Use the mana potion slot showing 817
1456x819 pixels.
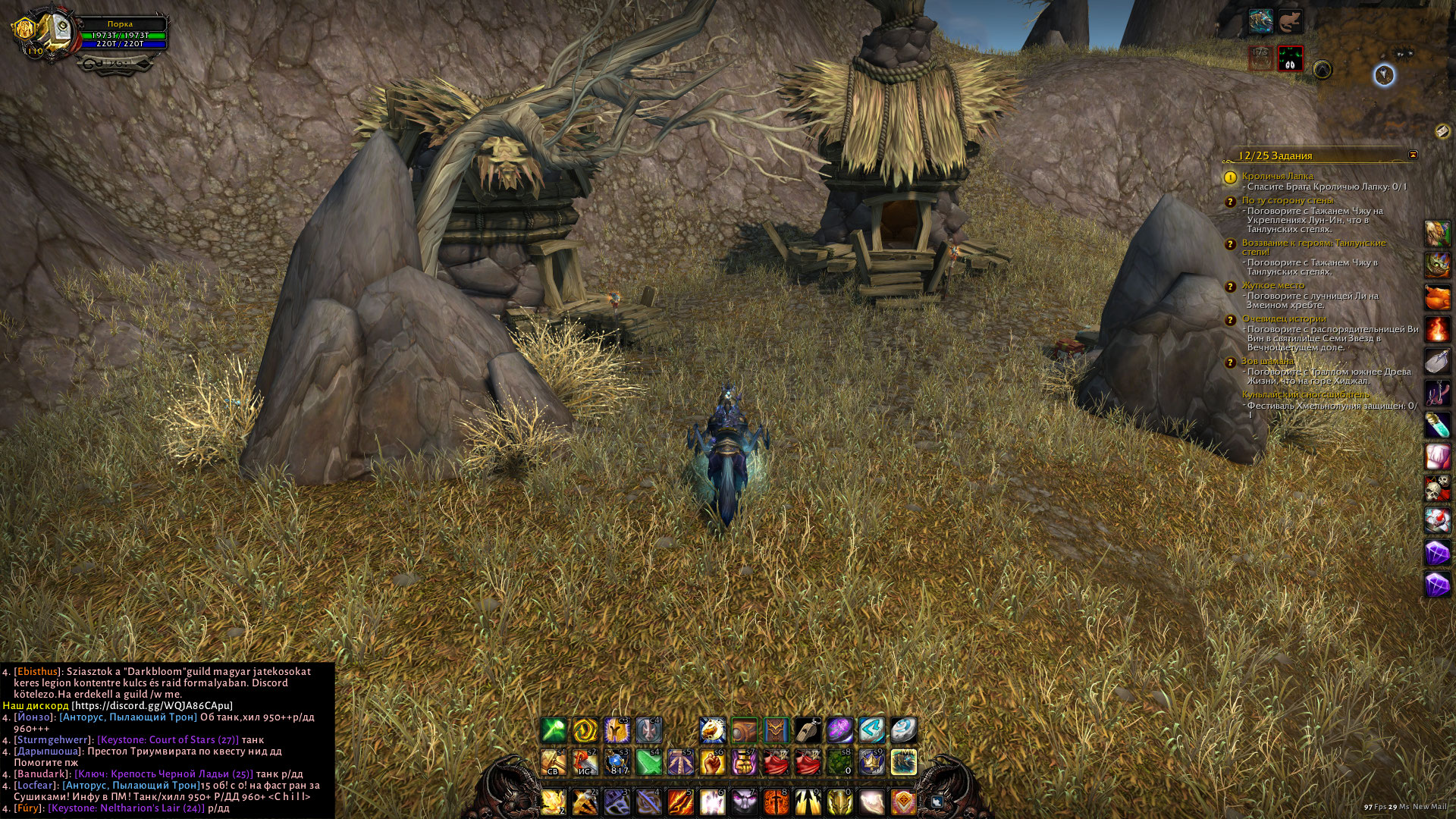(617, 762)
